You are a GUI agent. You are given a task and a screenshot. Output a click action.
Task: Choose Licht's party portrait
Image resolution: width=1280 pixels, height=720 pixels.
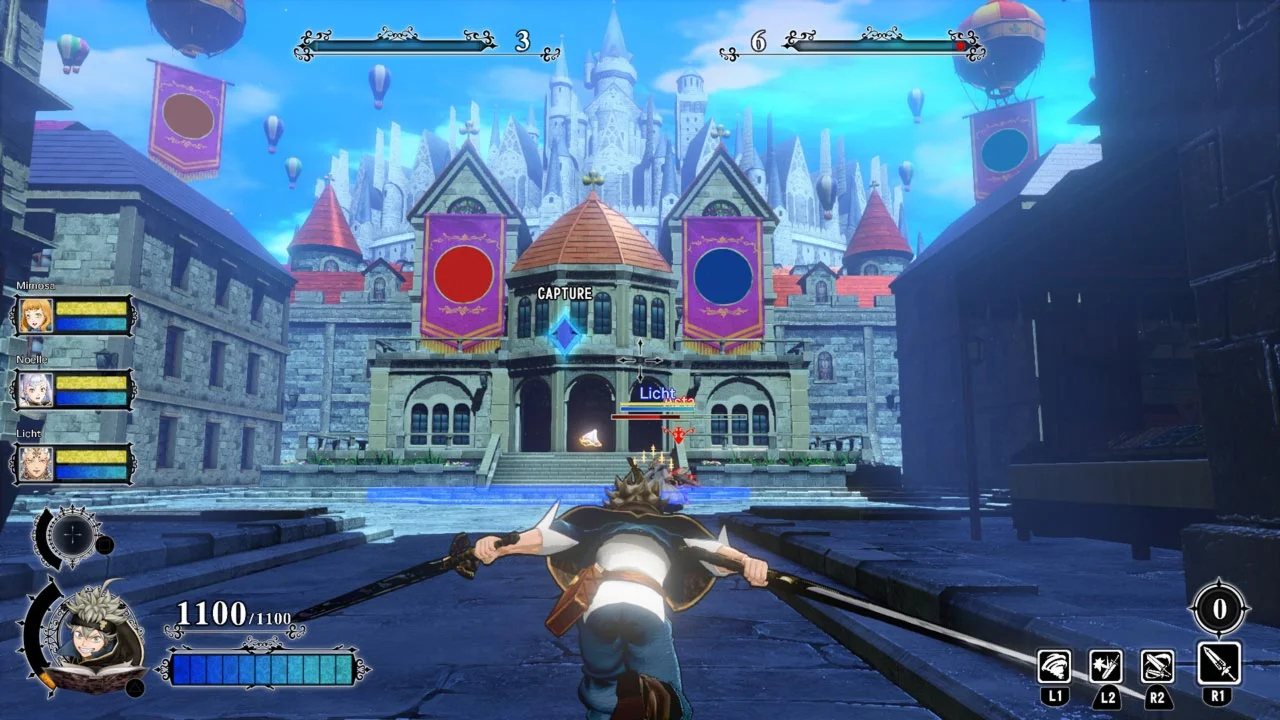click(36, 464)
